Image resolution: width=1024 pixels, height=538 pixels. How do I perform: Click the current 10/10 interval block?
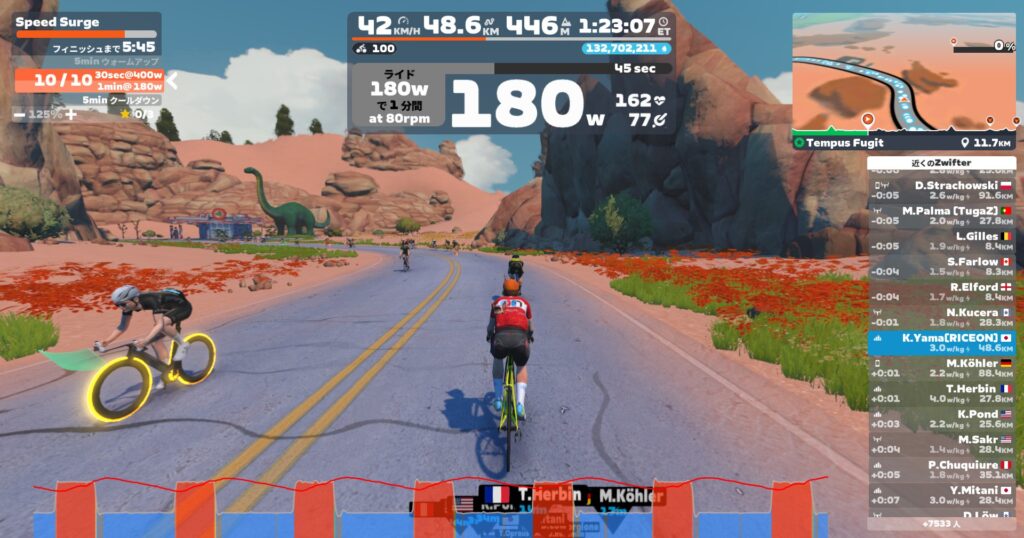pyautogui.click(x=52, y=81)
